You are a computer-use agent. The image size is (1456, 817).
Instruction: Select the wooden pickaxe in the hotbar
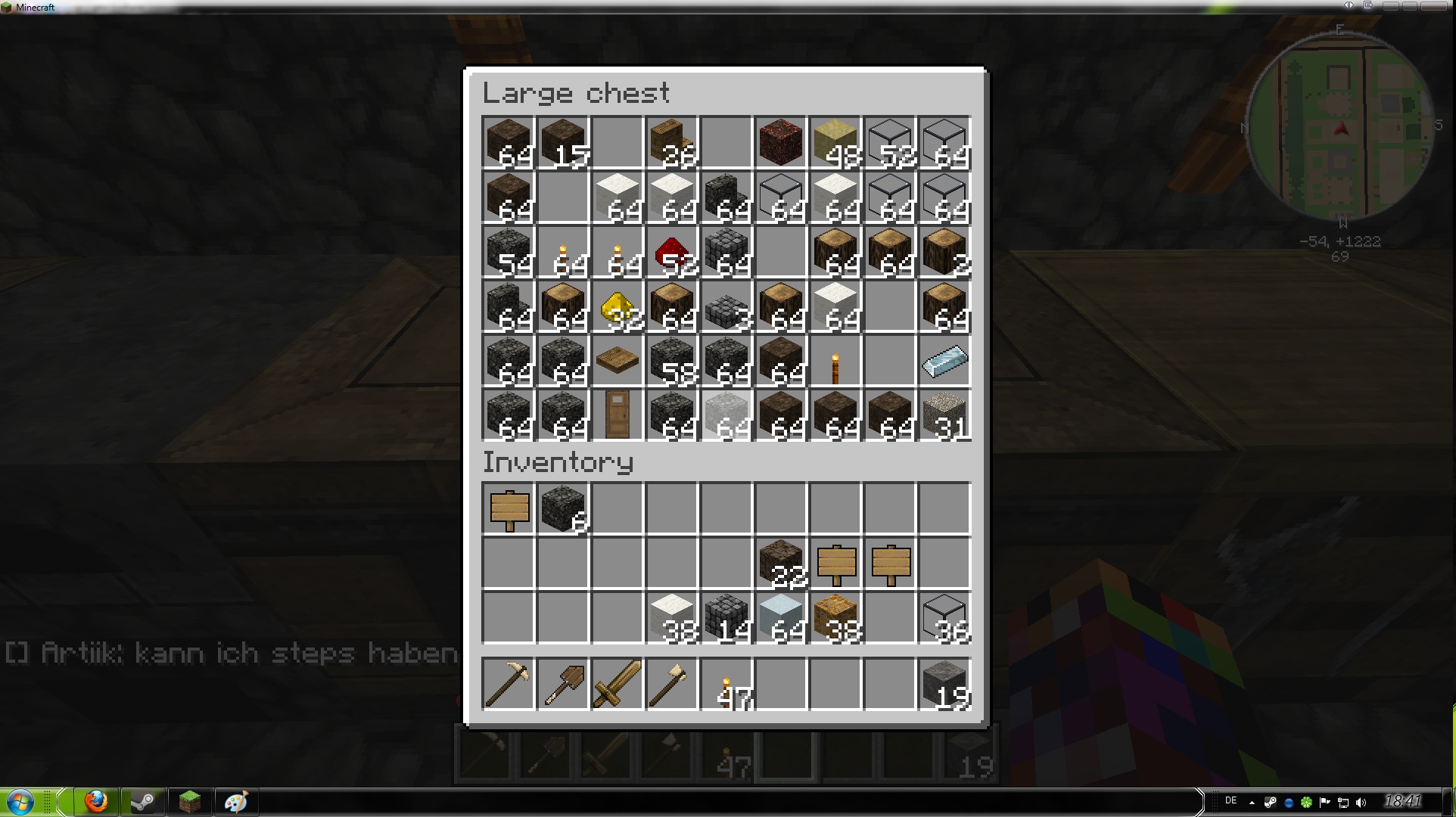pos(509,685)
